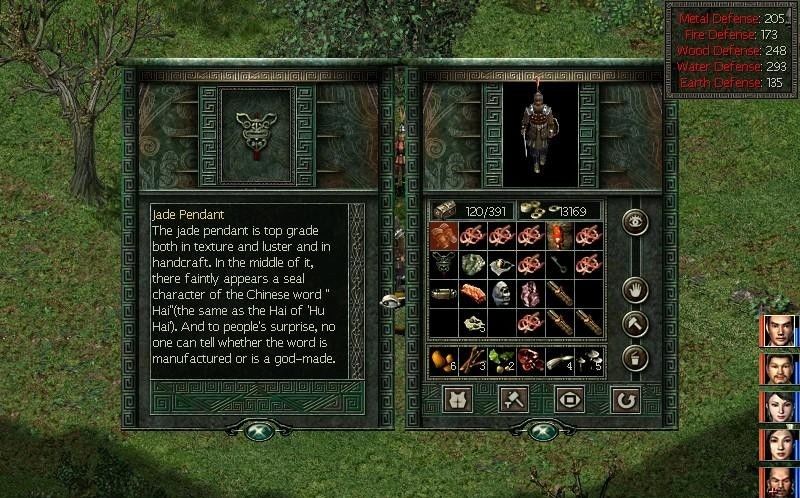Select the raw meat slab item
800x498 pixels.
[x=473, y=294]
